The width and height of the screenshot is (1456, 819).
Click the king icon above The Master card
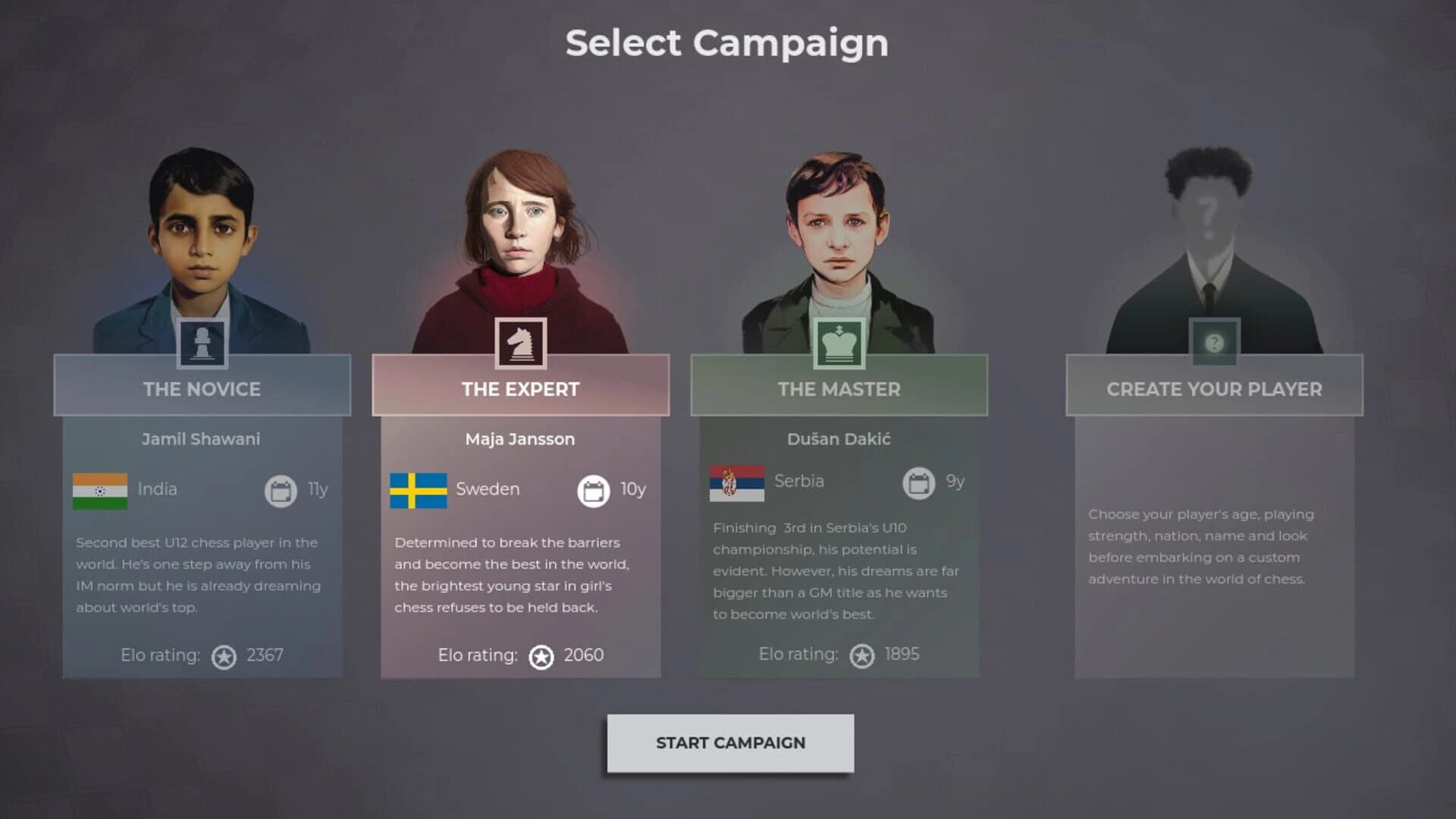tap(839, 343)
